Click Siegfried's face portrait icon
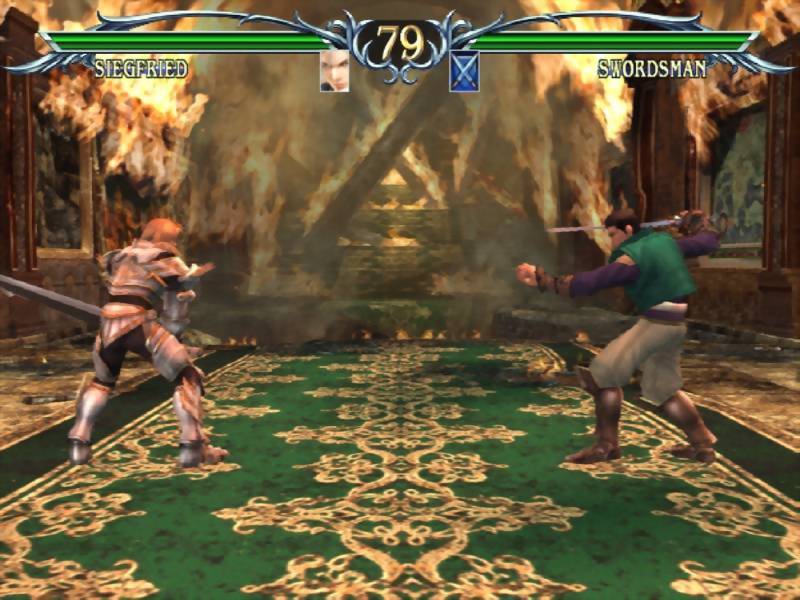 (x=334, y=71)
